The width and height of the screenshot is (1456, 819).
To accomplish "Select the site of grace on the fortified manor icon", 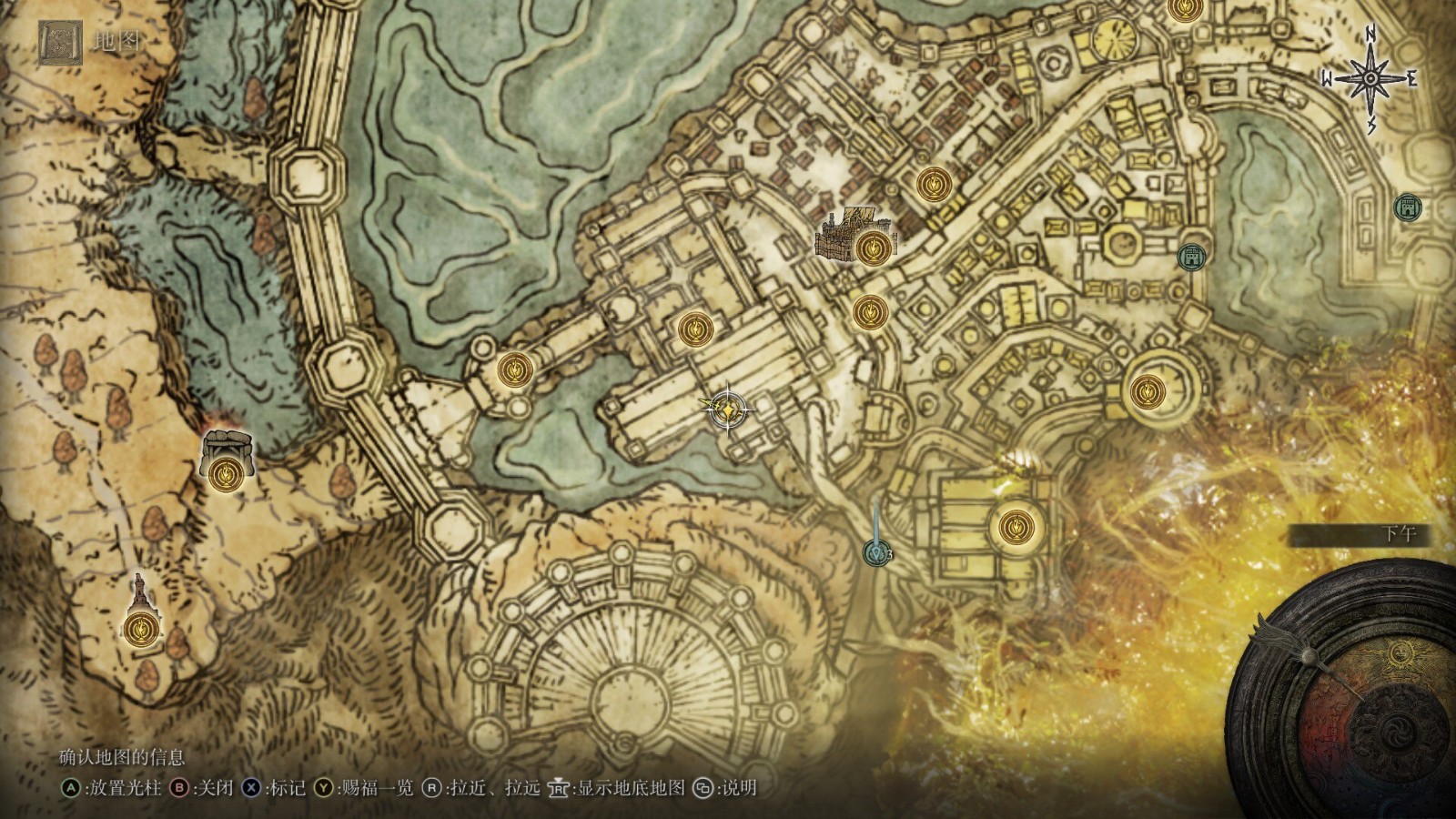I will tap(873, 246).
